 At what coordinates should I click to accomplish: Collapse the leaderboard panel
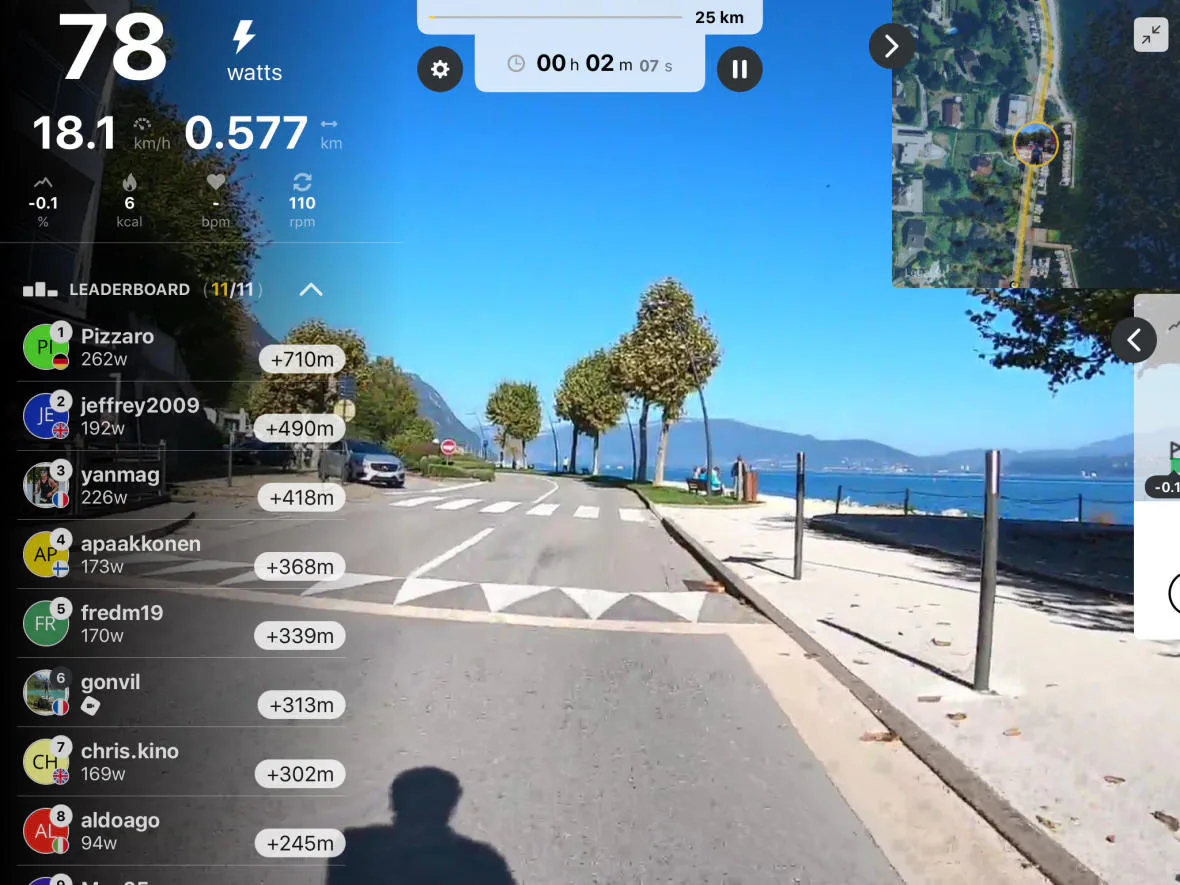311,290
